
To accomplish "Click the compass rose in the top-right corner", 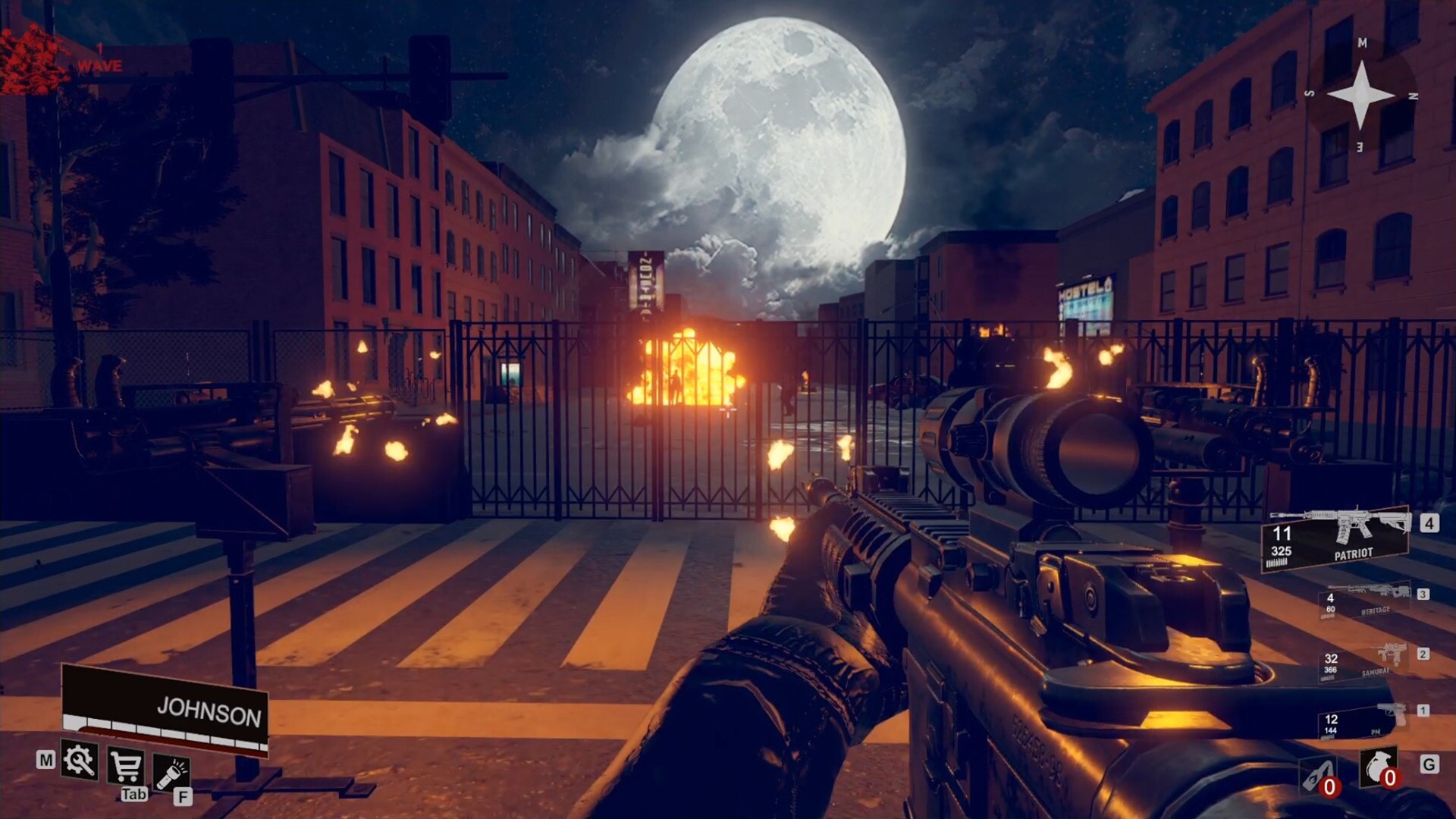I will (1361, 95).
